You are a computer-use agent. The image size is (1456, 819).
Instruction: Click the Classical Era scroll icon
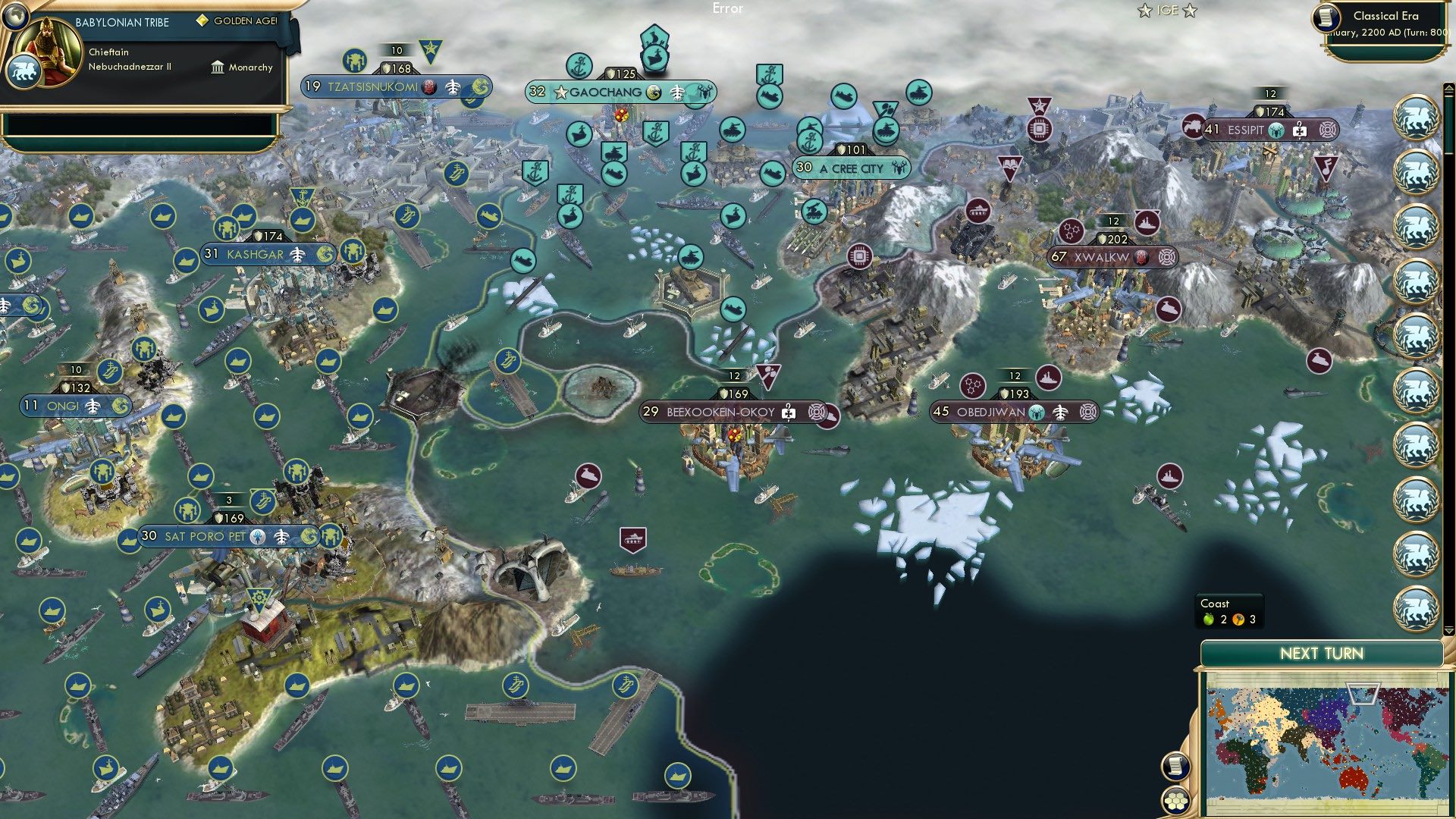pyautogui.click(x=1327, y=17)
